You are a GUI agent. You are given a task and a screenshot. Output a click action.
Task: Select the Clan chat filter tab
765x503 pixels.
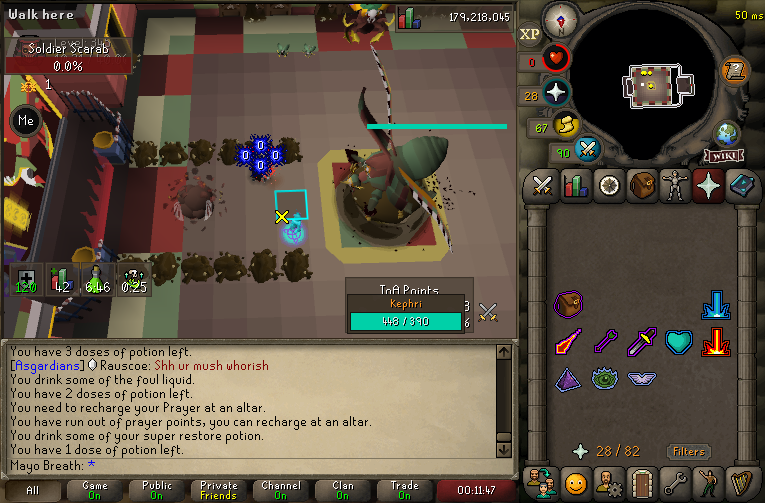coord(343,490)
